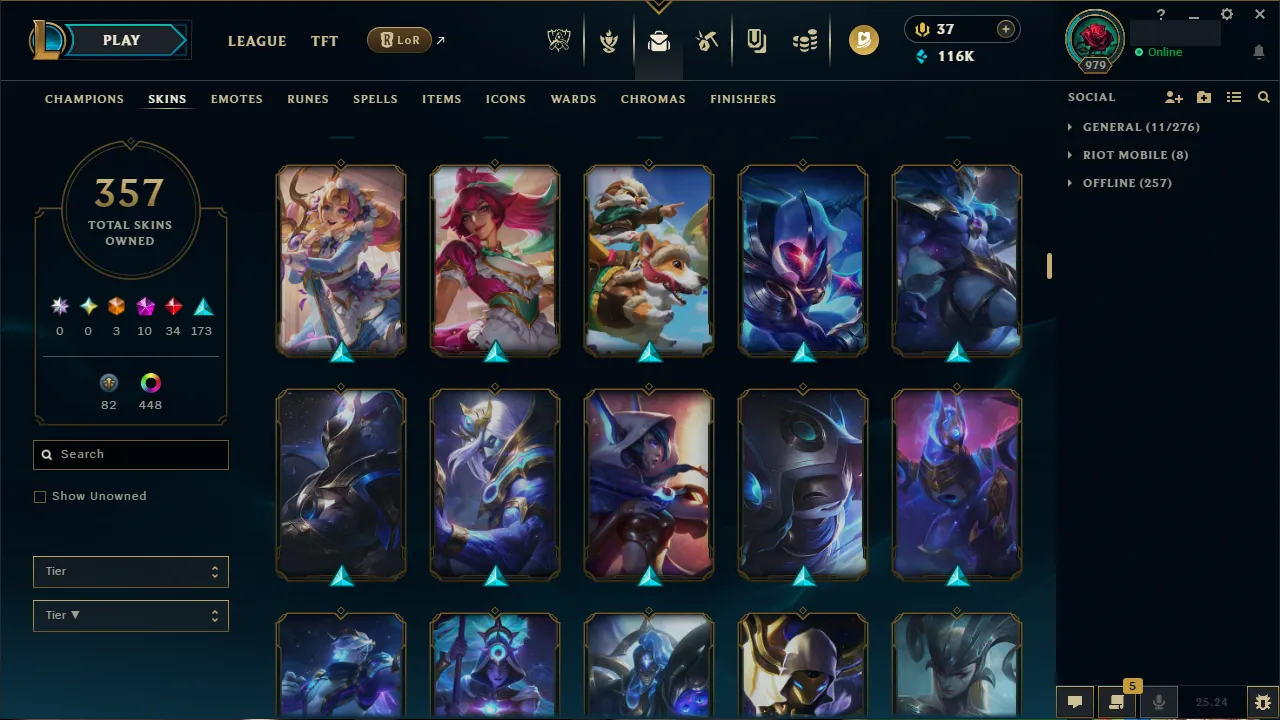
Task: Open the Esports trophy icon
Action: pyautogui.click(x=559, y=41)
